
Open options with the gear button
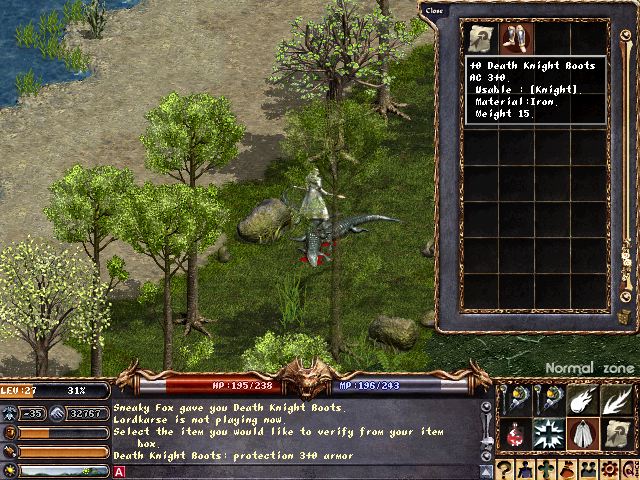(611, 470)
